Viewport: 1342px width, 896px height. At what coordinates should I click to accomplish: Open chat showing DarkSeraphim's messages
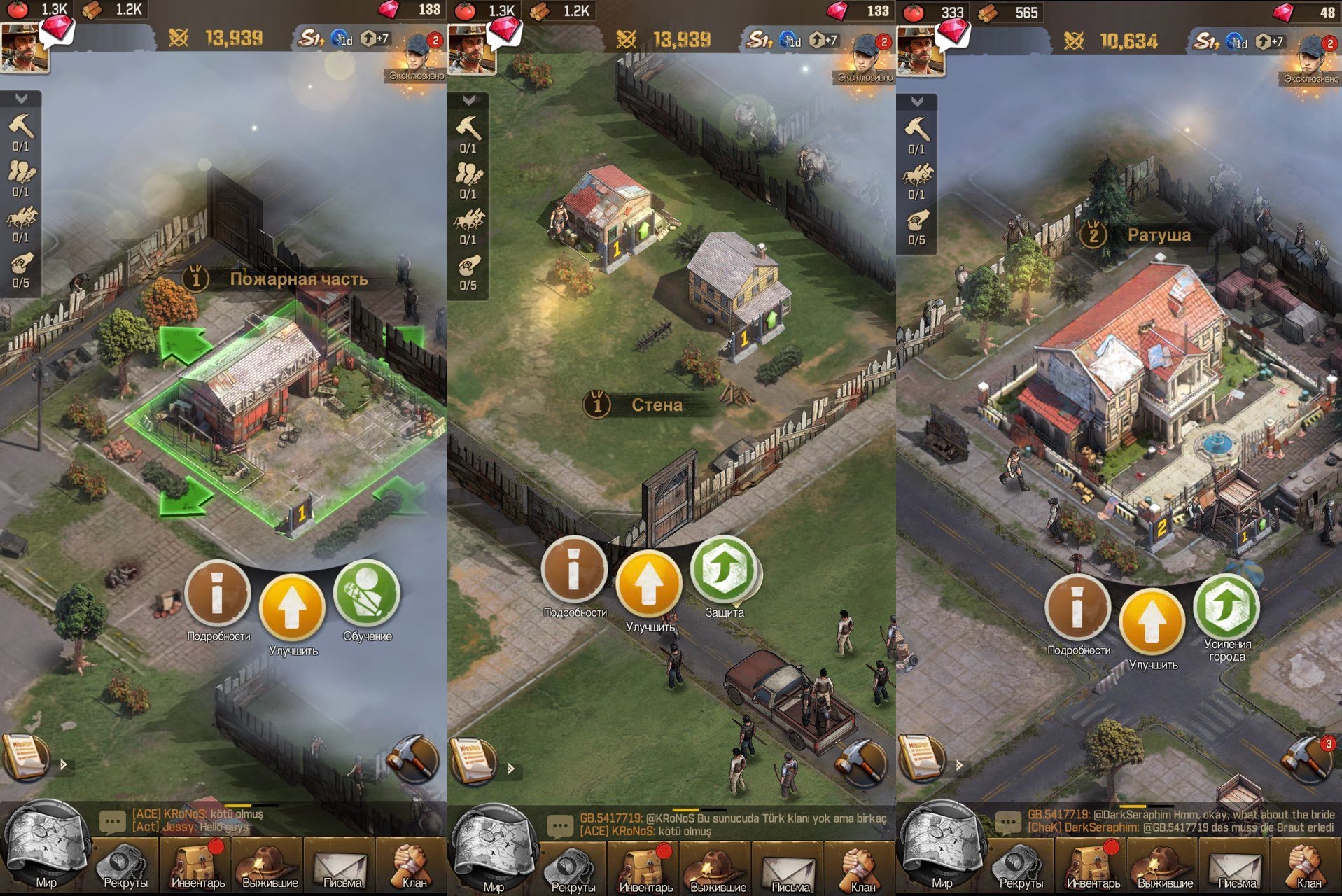(1176, 821)
